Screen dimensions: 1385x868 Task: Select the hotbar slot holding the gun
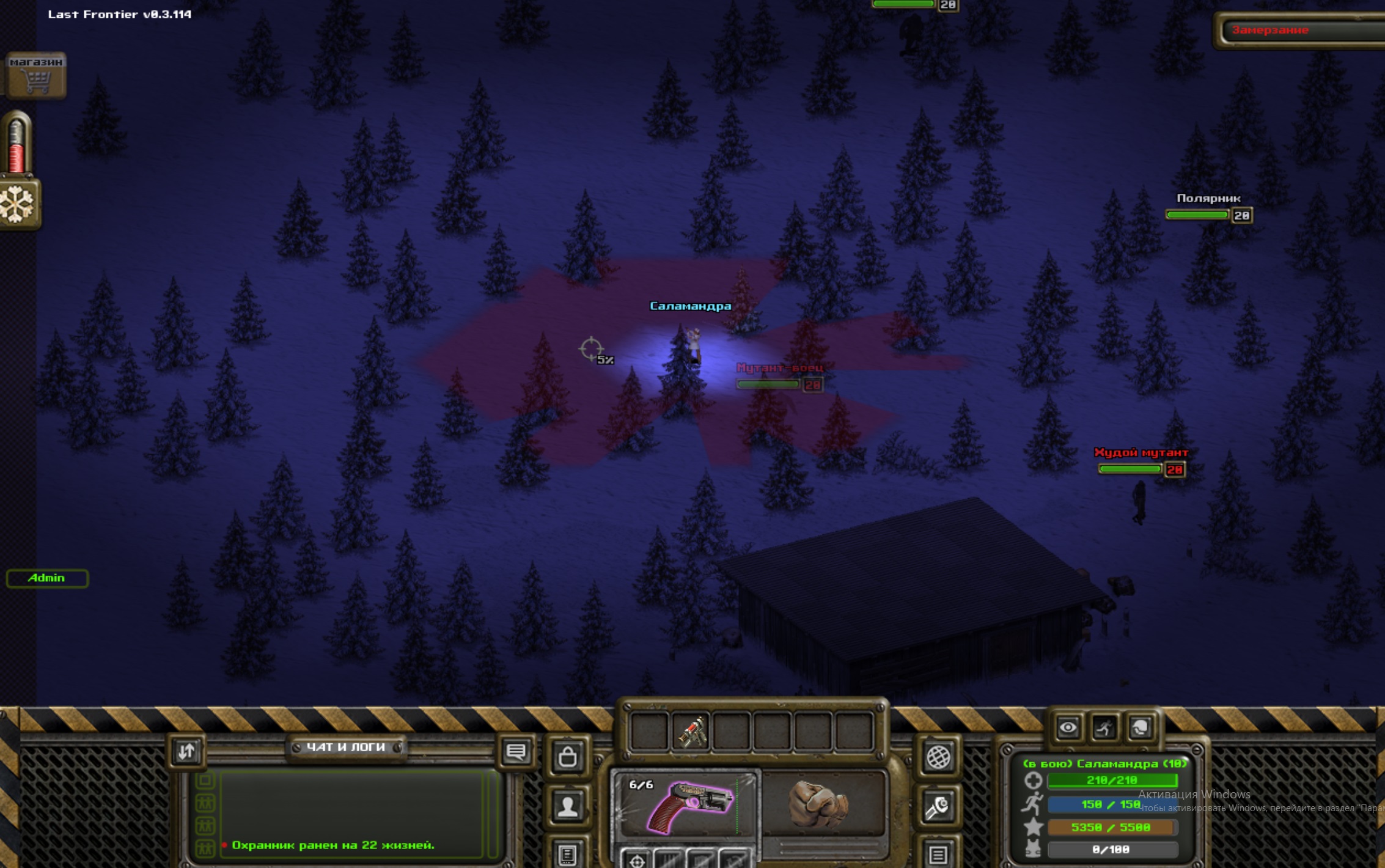691,731
